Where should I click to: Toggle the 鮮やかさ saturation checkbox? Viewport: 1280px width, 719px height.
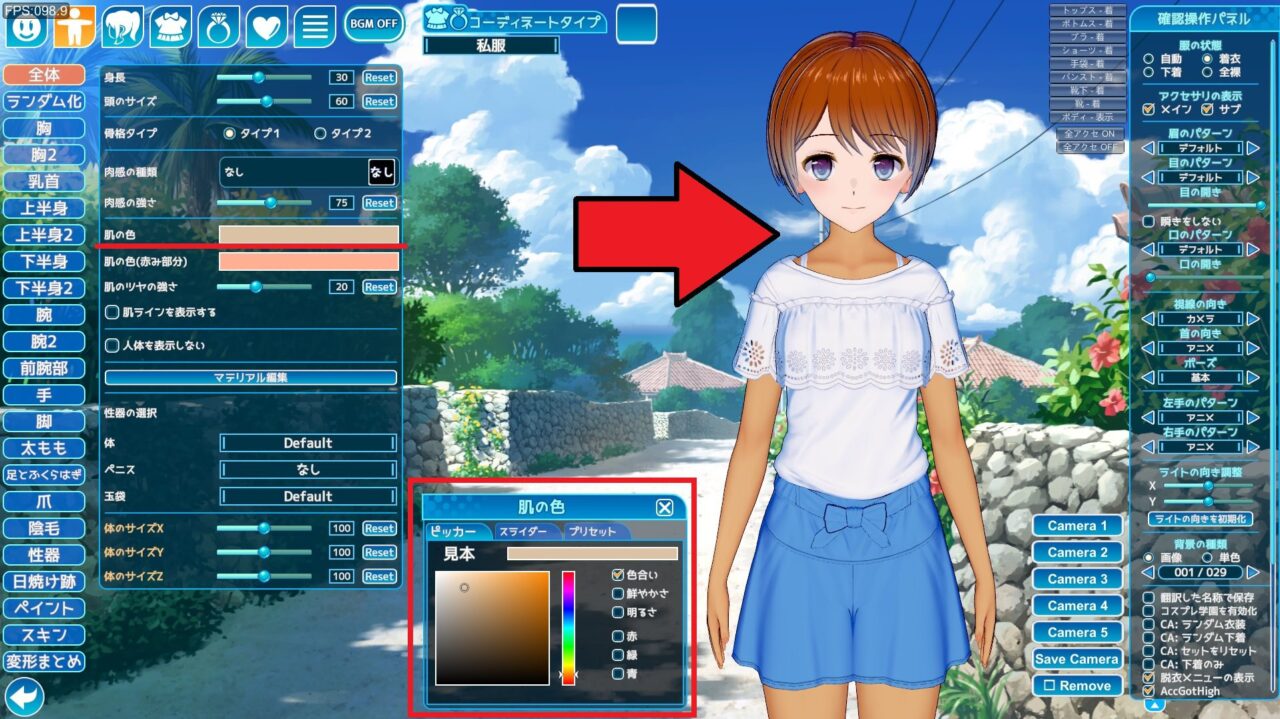coord(620,593)
